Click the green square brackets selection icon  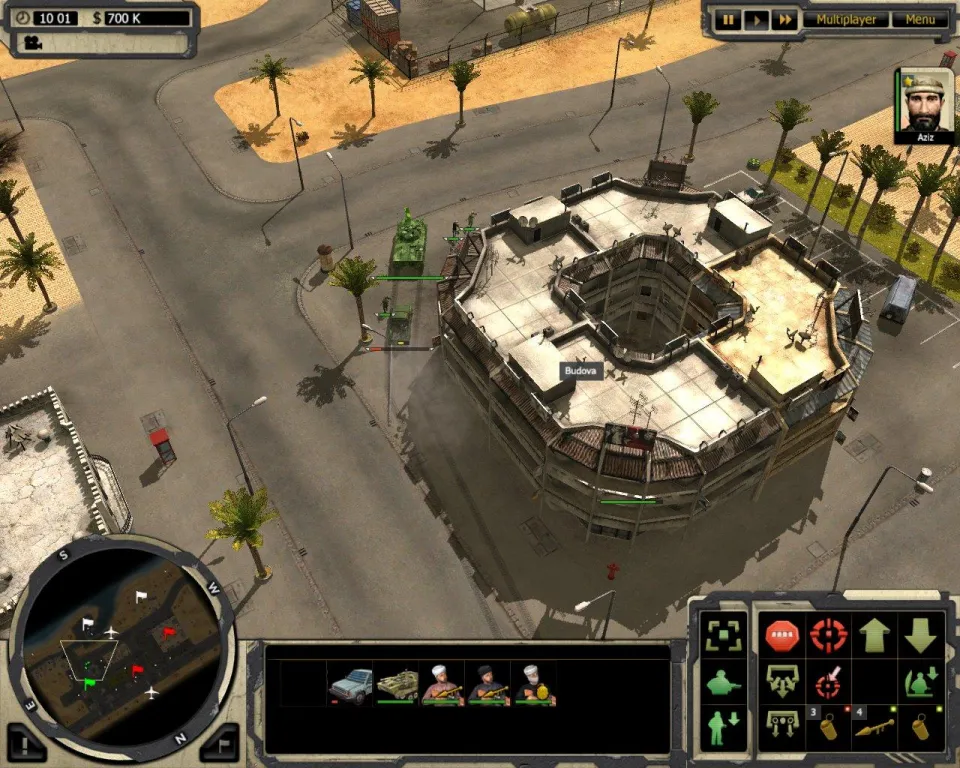722,634
